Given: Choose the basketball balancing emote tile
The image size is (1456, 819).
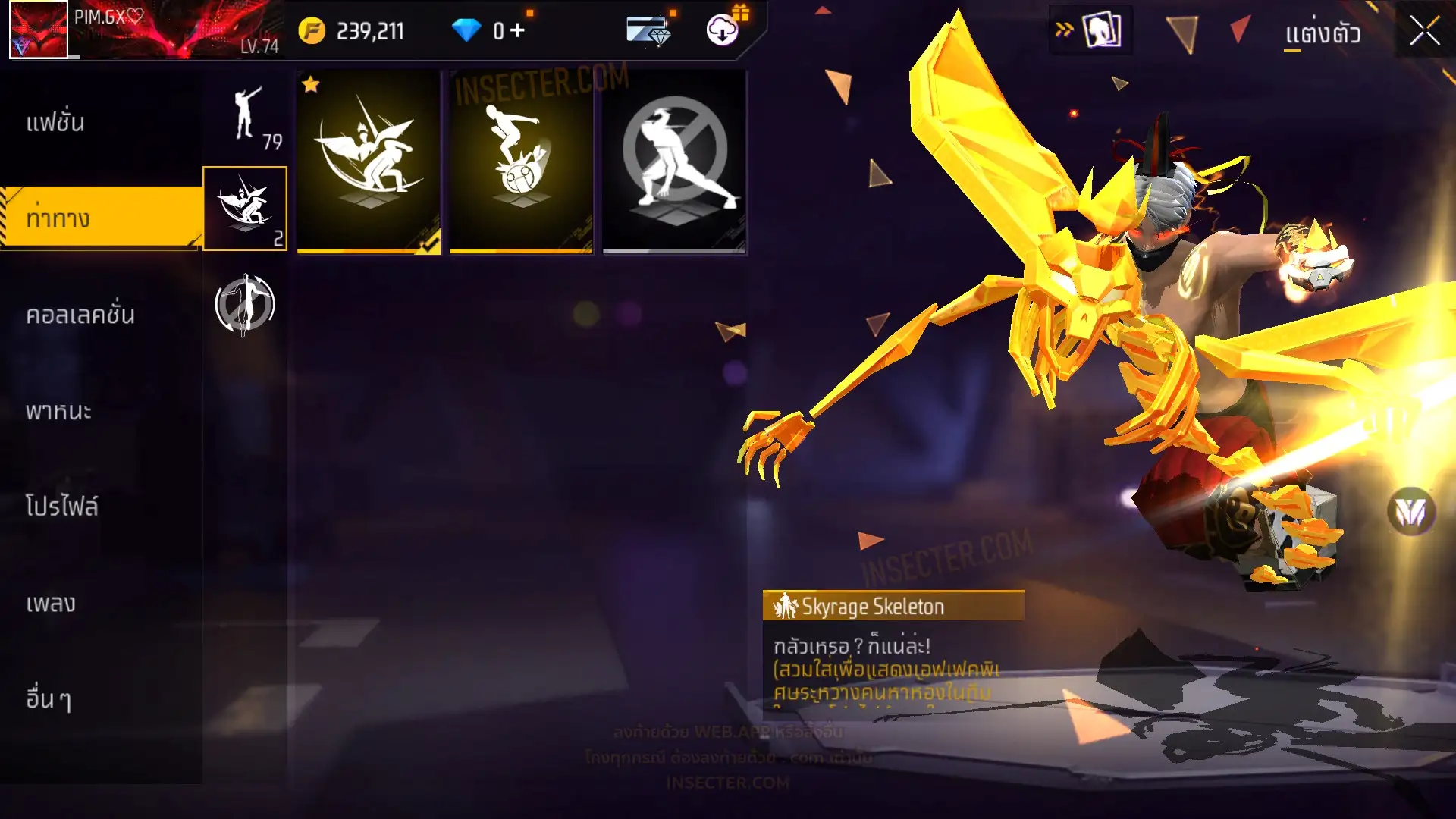Looking at the screenshot, I should [x=522, y=162].
